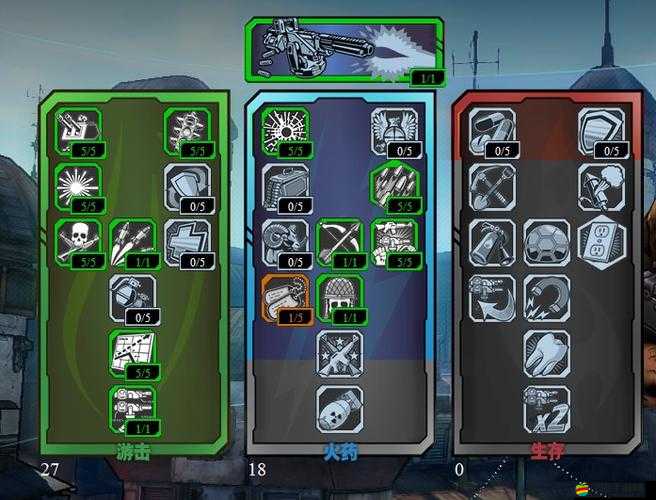Click the crossbow skill icon

[x=340, y=242]
